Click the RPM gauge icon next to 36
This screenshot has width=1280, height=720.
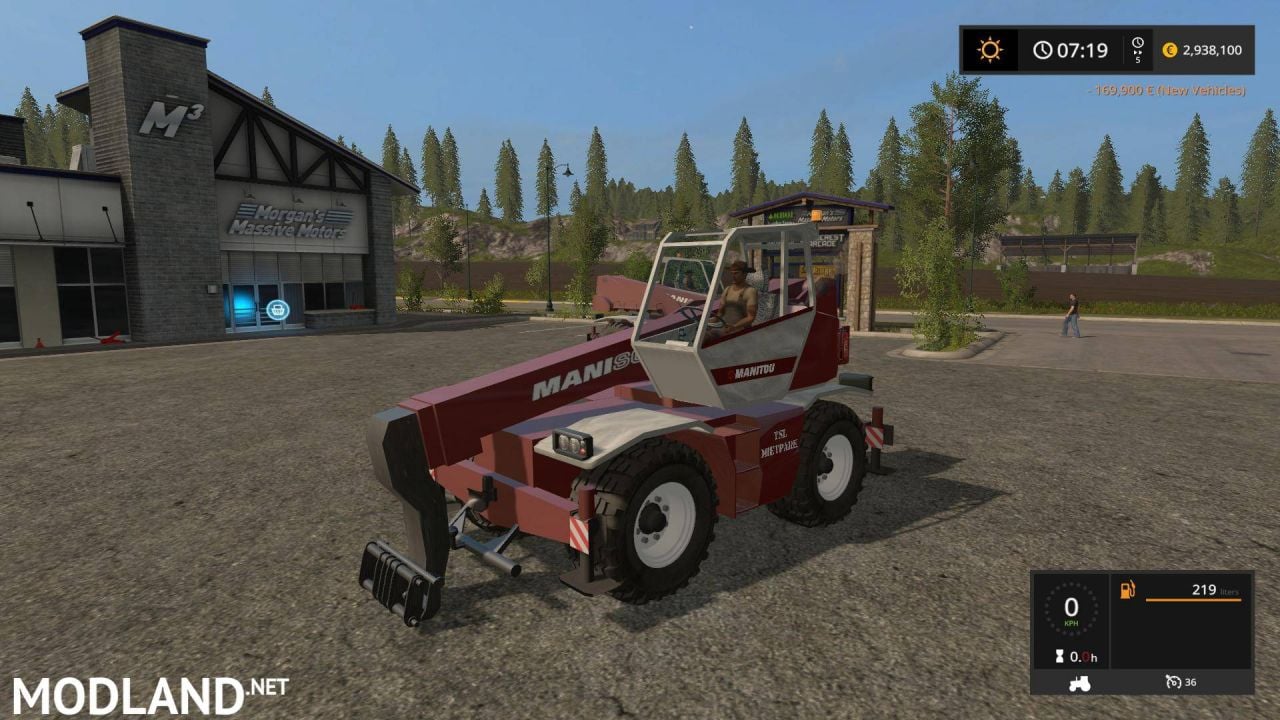[x=1173, y=682]
